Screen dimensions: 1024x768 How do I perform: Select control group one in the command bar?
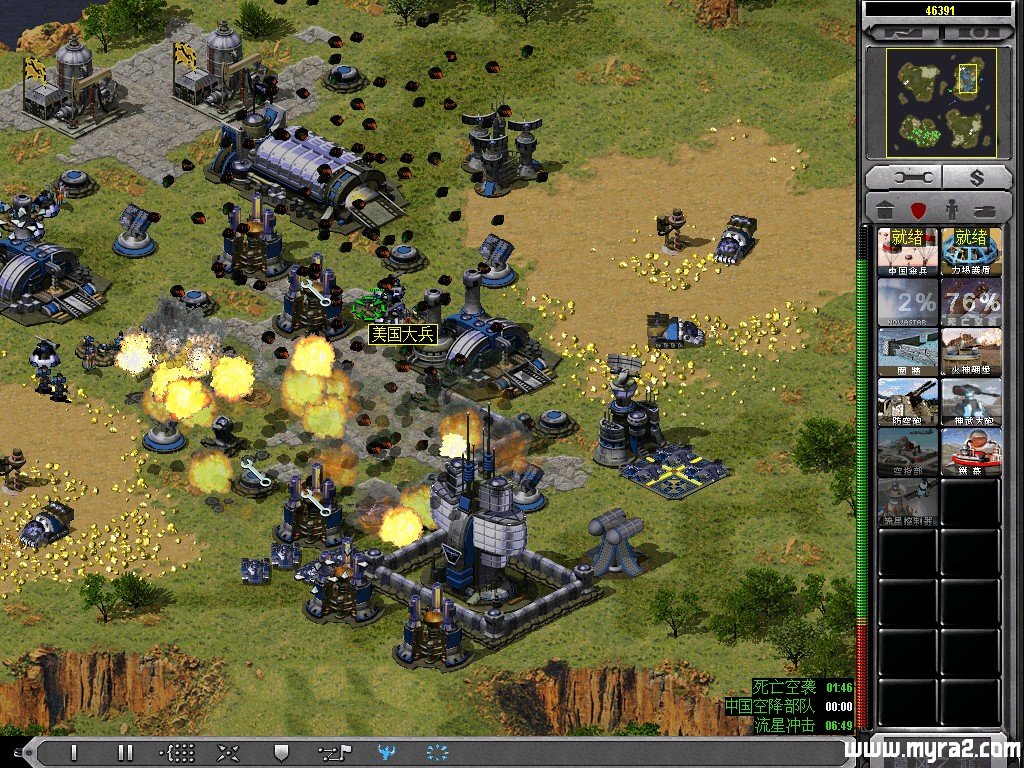(x=73, y=752)
